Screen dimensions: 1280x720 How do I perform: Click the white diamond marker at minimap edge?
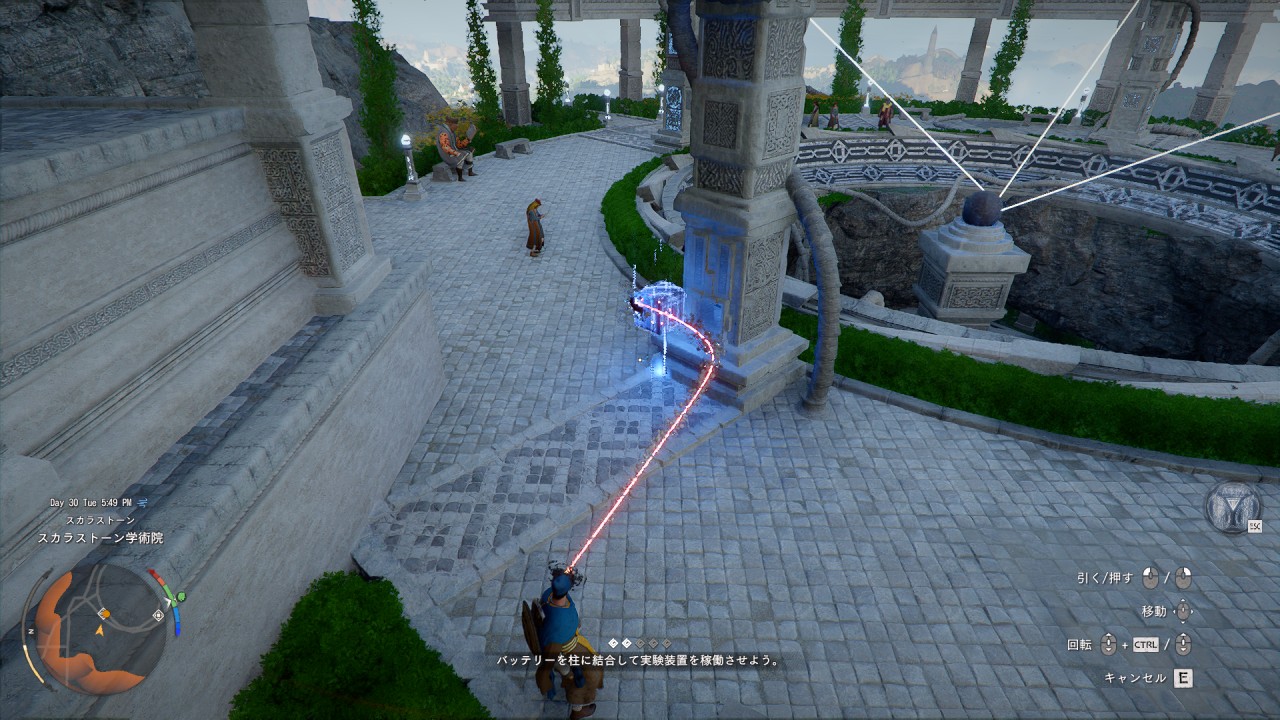[x=158, y=615]
